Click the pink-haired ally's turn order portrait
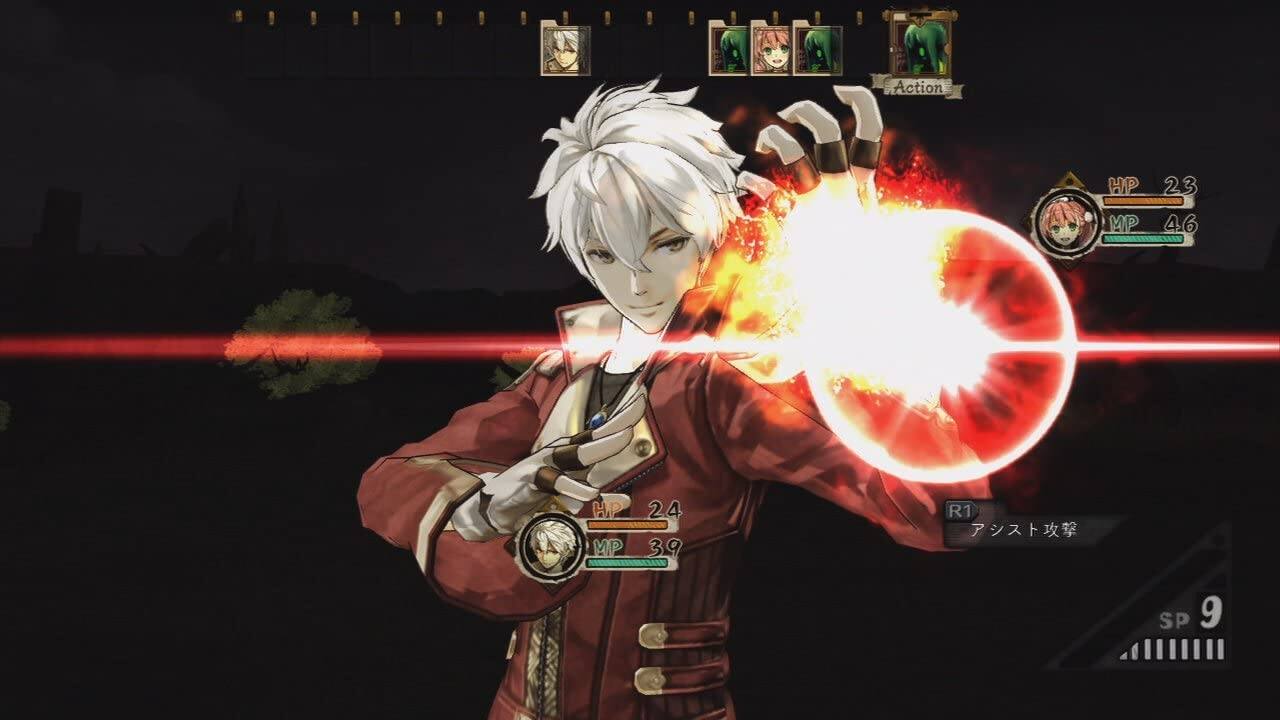 772,48
